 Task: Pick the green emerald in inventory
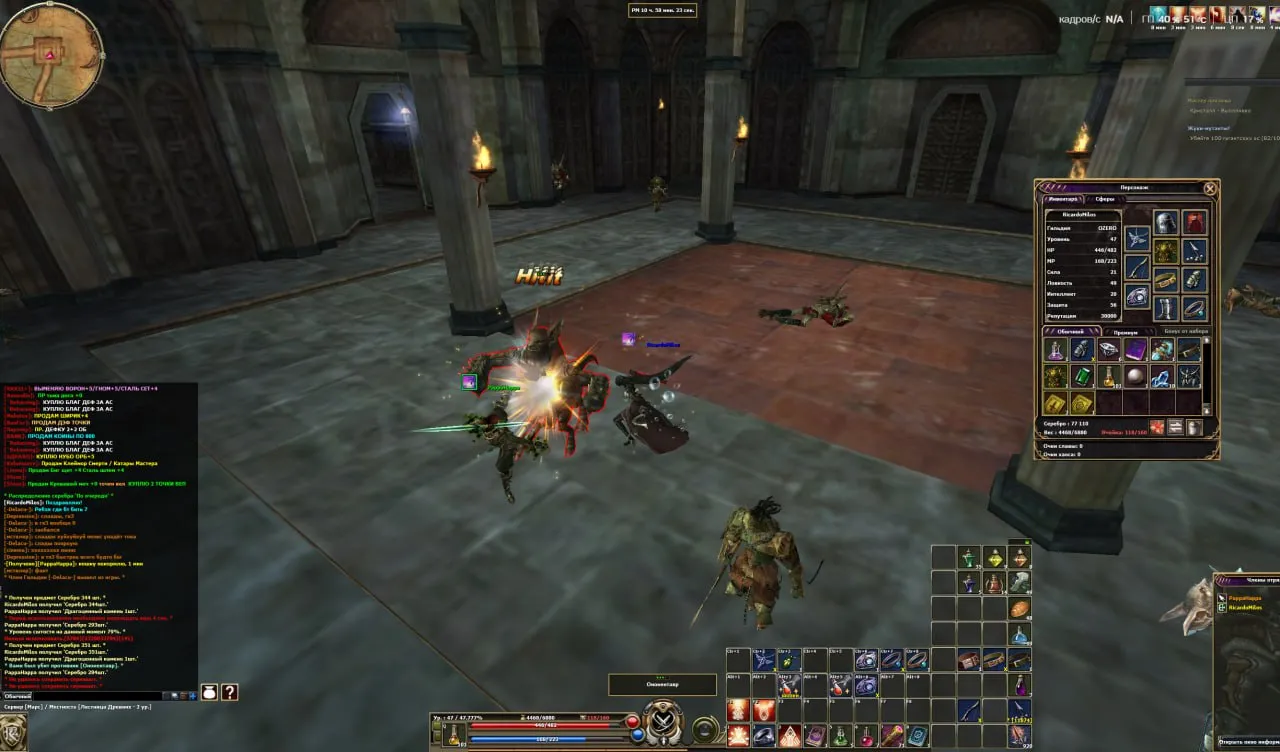pos(1082,376)
